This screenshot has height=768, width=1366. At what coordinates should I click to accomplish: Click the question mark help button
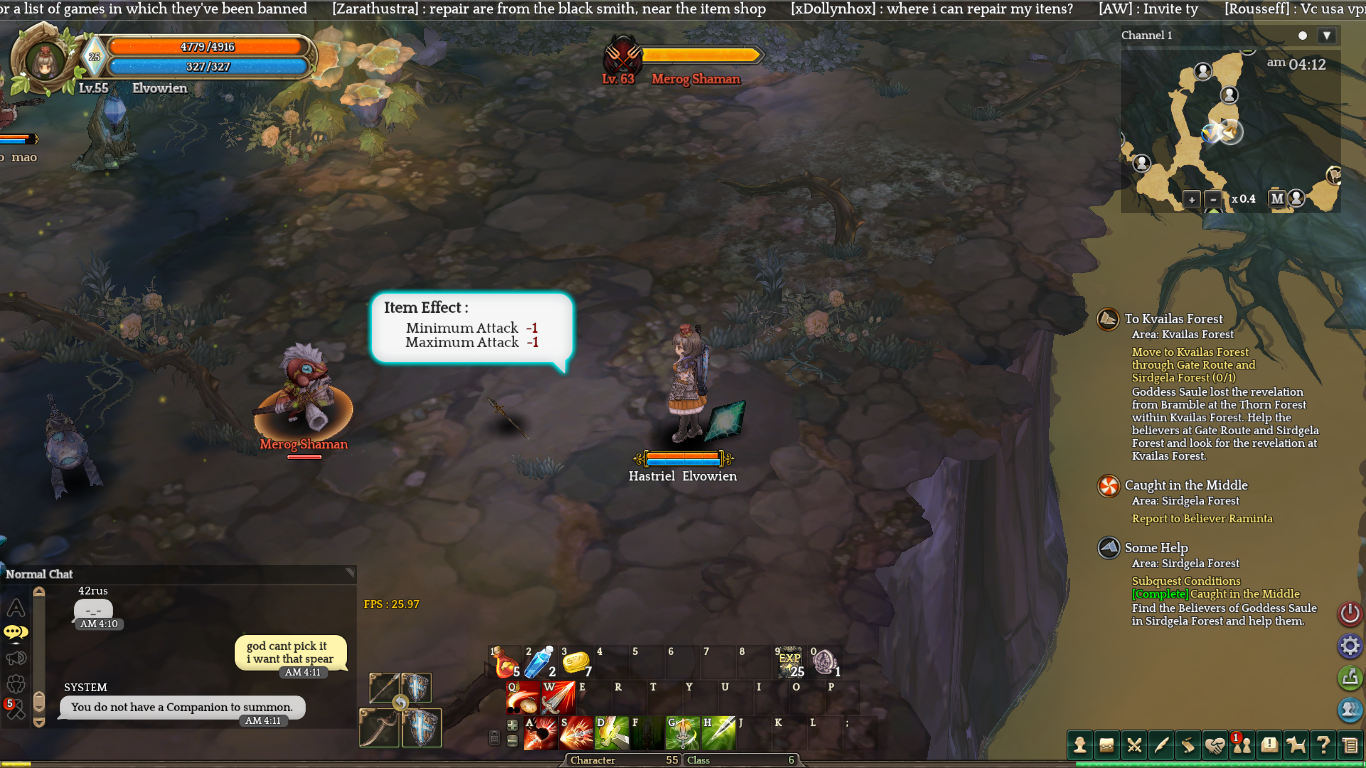(x=1323, y=744)
